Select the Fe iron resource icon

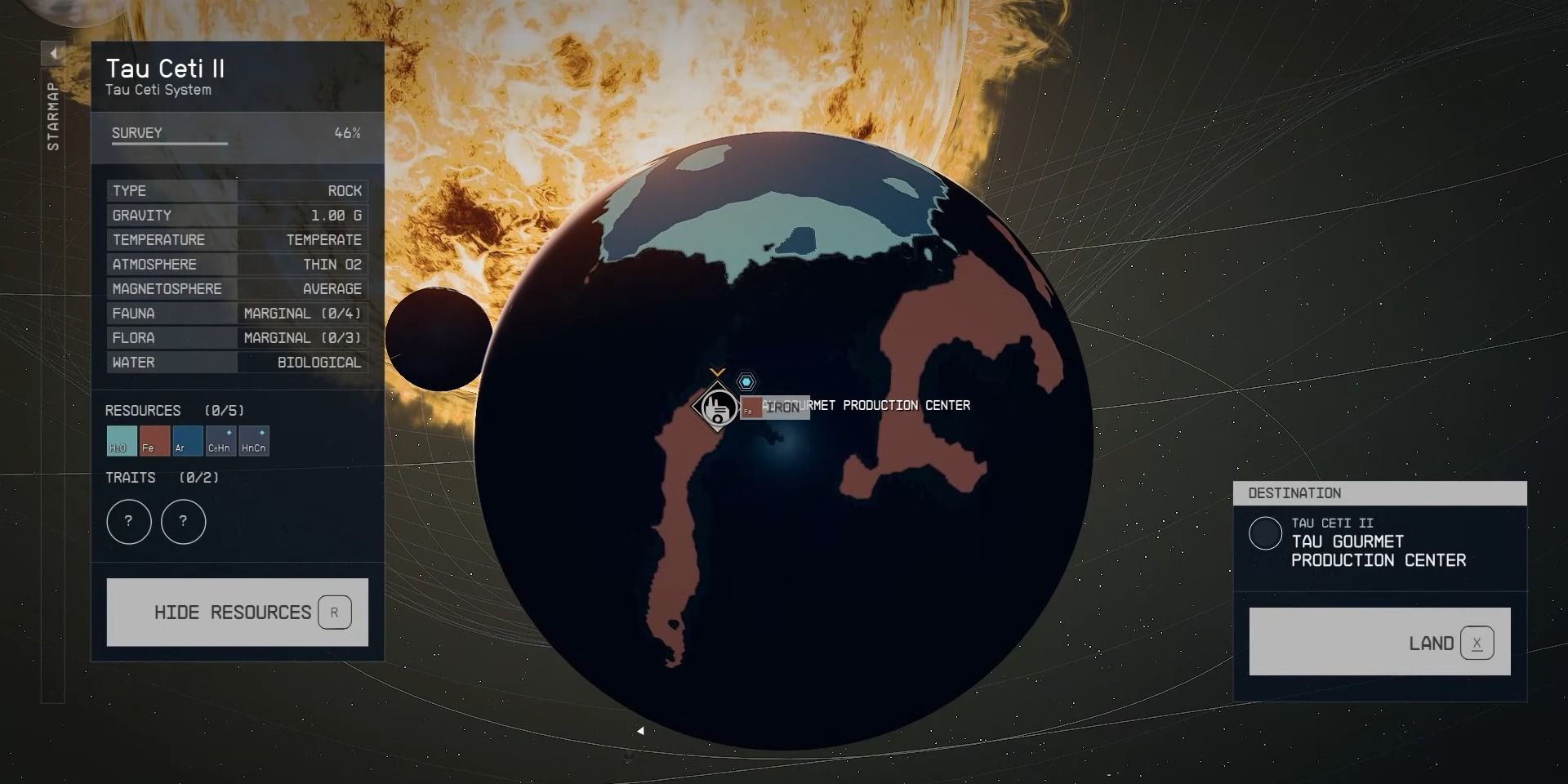click(x=154, y=441)
